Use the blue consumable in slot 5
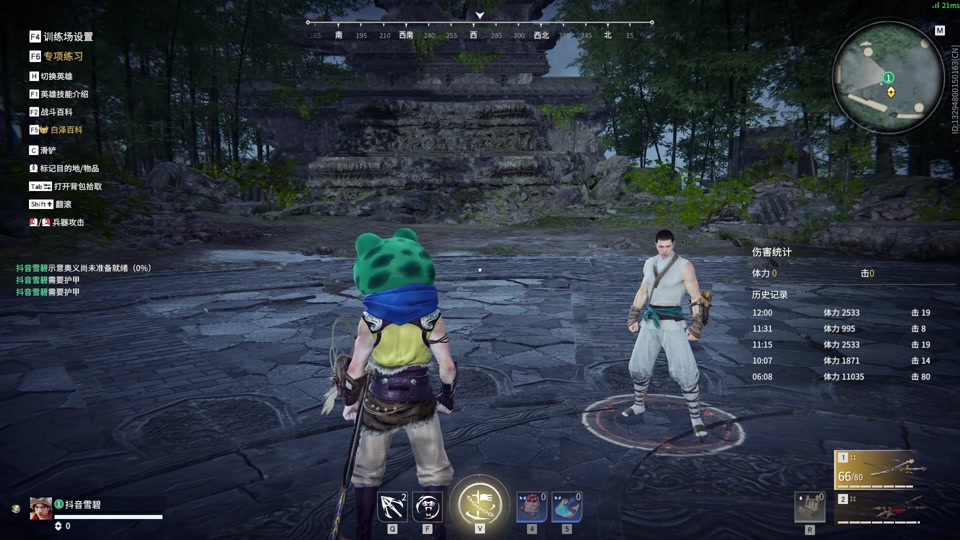Screen dimensions: 960x540 click(x=567, y=506)
